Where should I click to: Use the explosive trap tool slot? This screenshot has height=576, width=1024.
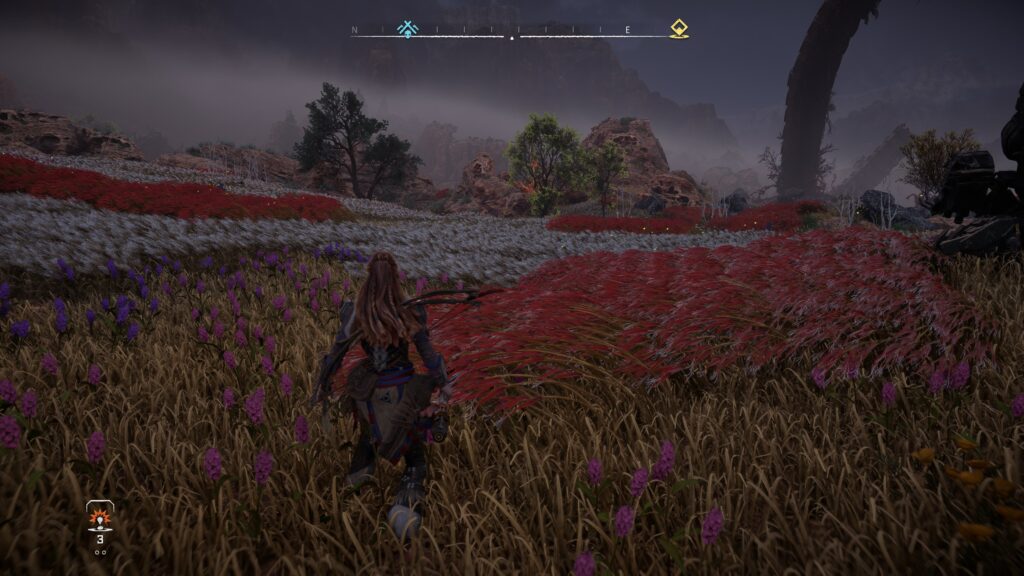click(x=100, y=518)
